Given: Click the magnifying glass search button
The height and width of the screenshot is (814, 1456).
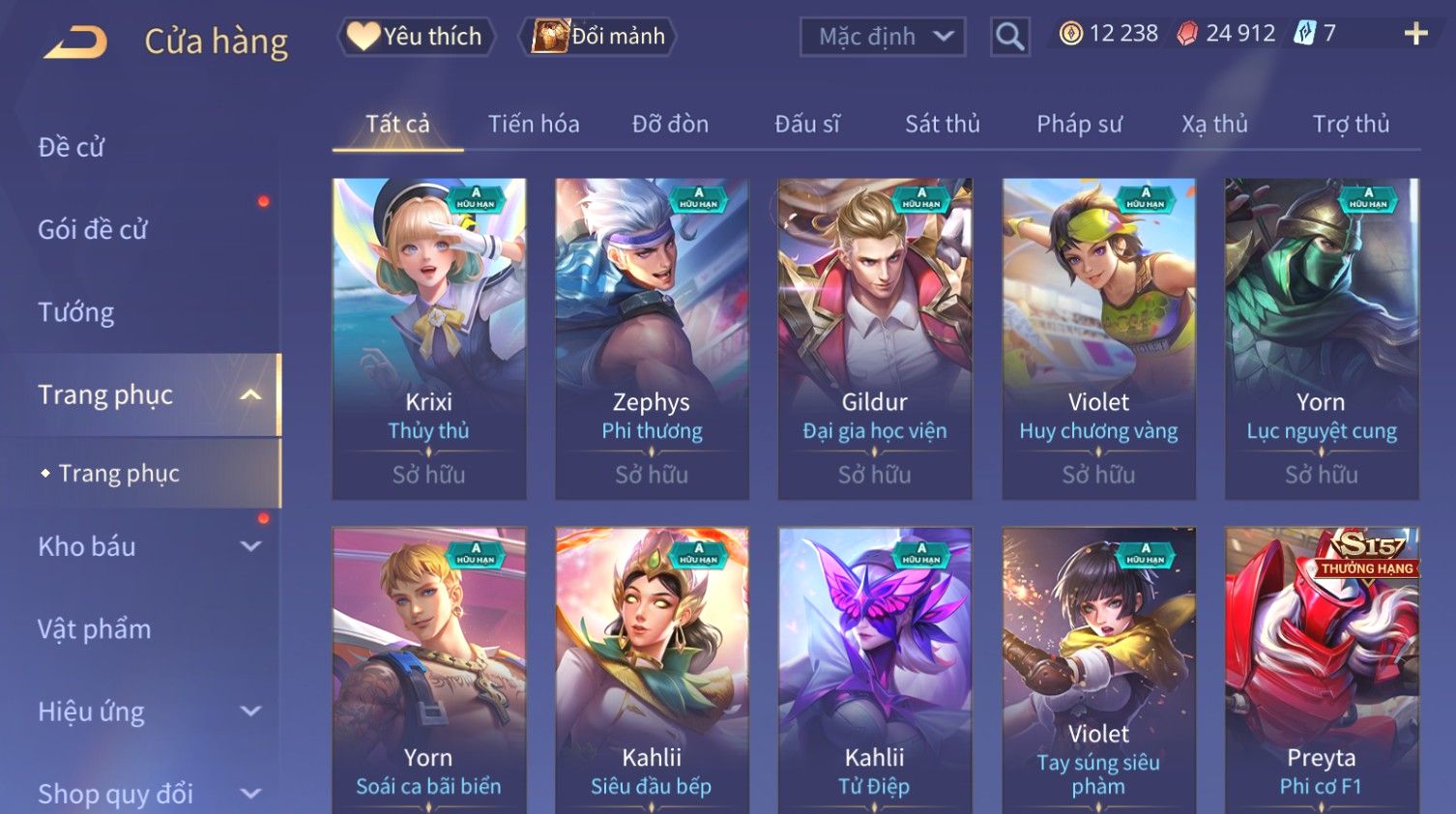Looking at the screenshot, I should (1009, 37).
